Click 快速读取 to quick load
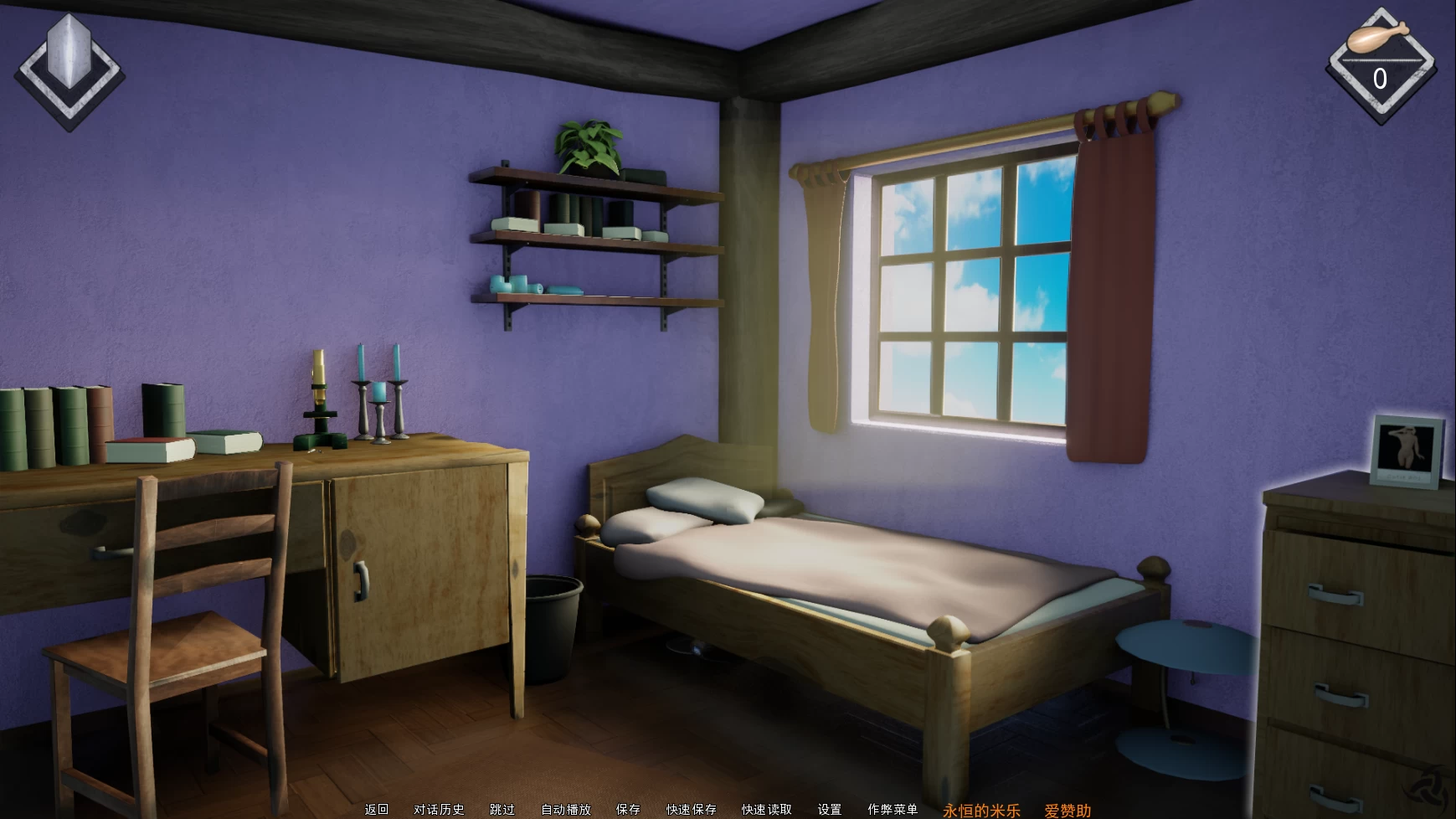 click(764, 810)
